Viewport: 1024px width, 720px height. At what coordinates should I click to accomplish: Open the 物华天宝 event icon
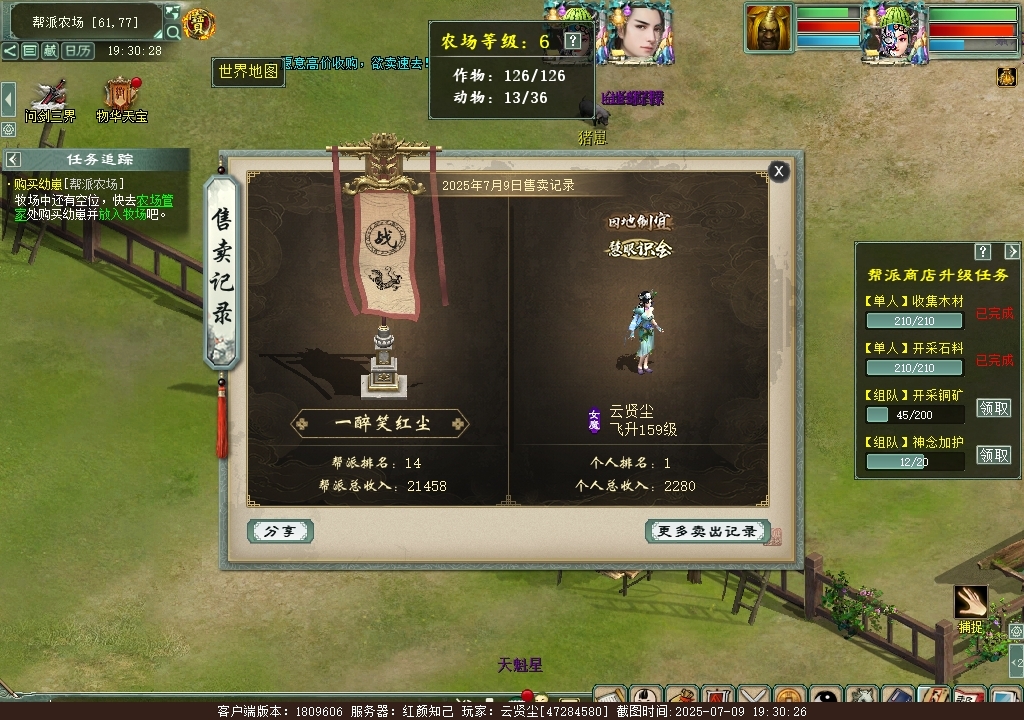(121, 98)
